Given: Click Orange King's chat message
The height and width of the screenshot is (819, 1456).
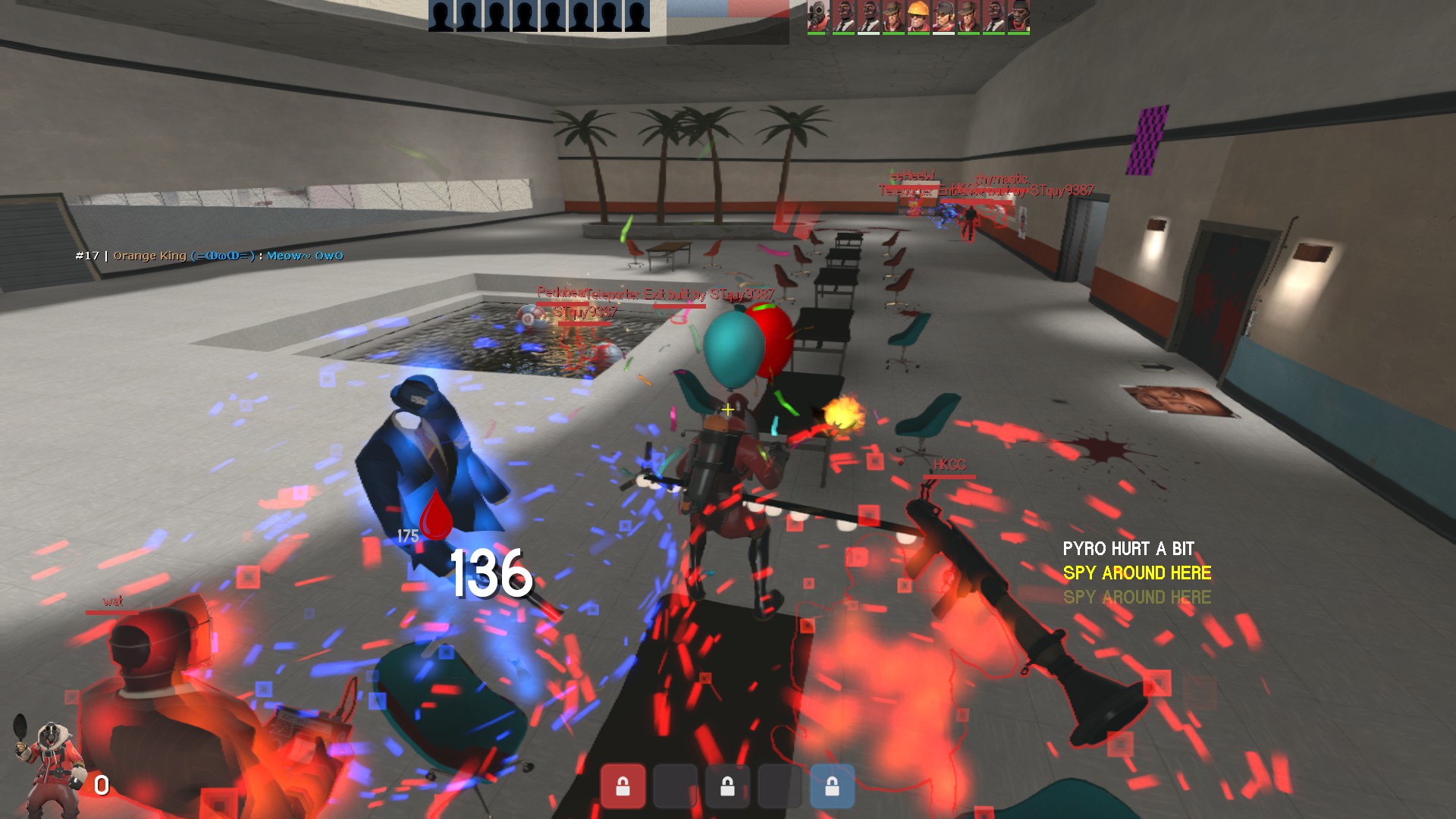Looking at the screenshot, I should (x=209, y=256).
